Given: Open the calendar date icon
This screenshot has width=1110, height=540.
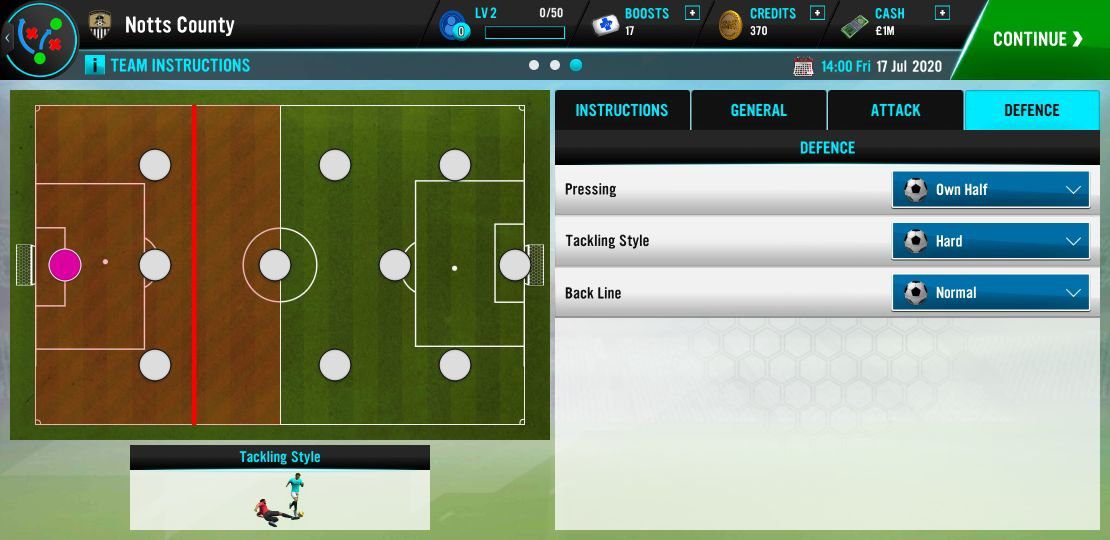Looking at the screenshot, I should coord(803,67).
